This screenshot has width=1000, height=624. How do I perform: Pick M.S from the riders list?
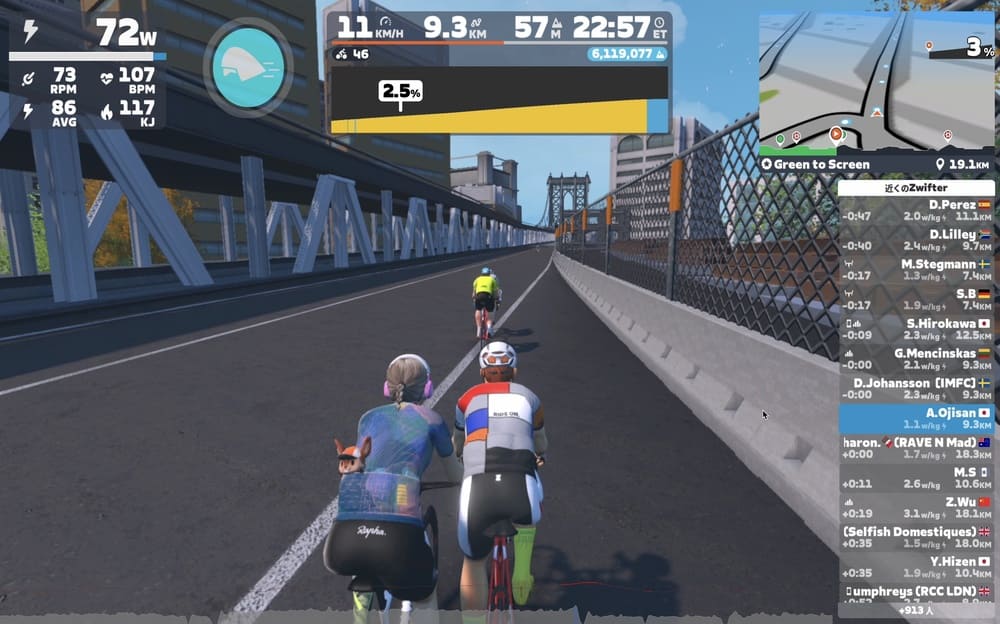pos(916,477)
